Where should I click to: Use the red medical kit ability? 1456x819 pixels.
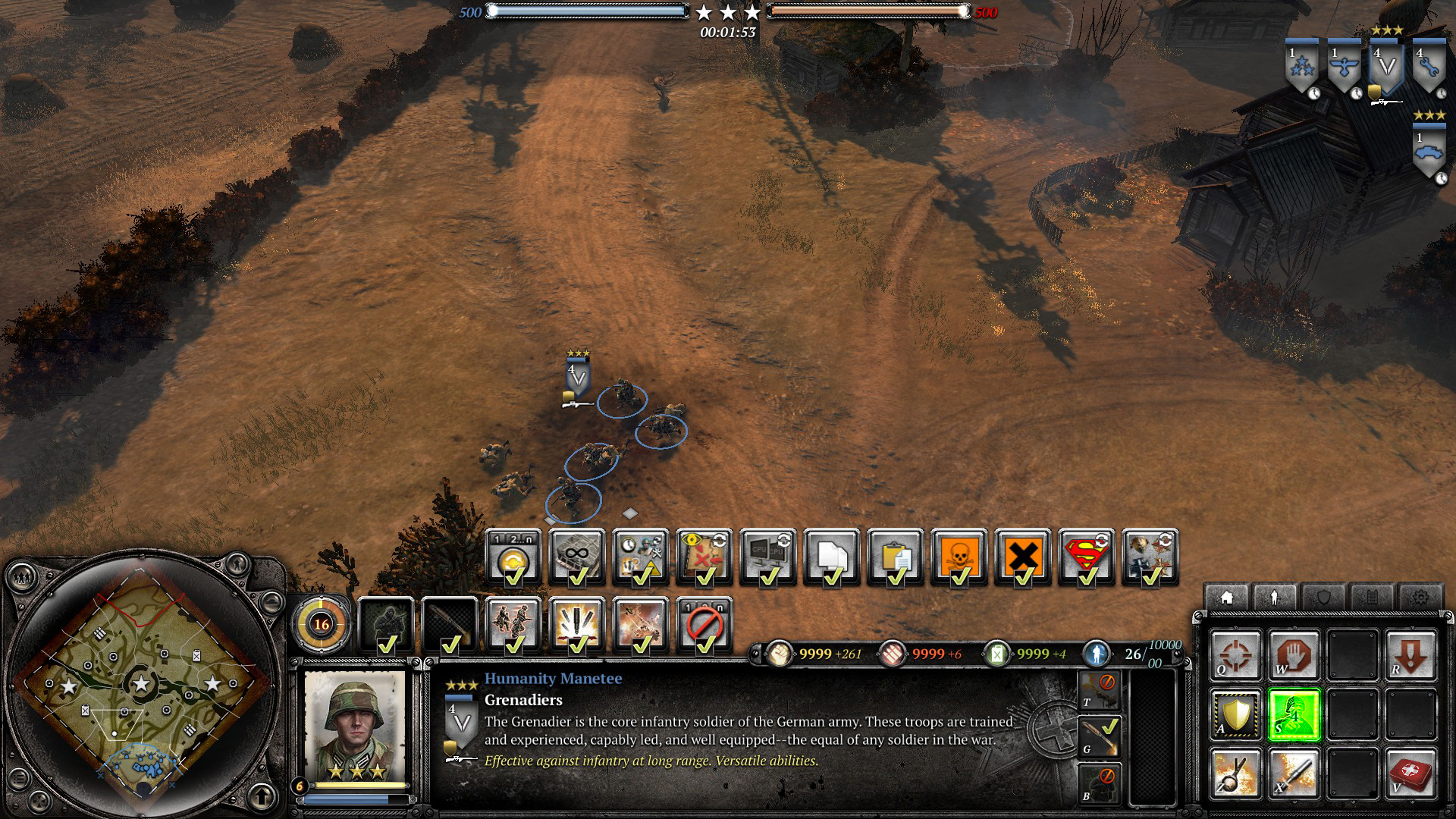pyautogui.click(x=1410, y=773)
